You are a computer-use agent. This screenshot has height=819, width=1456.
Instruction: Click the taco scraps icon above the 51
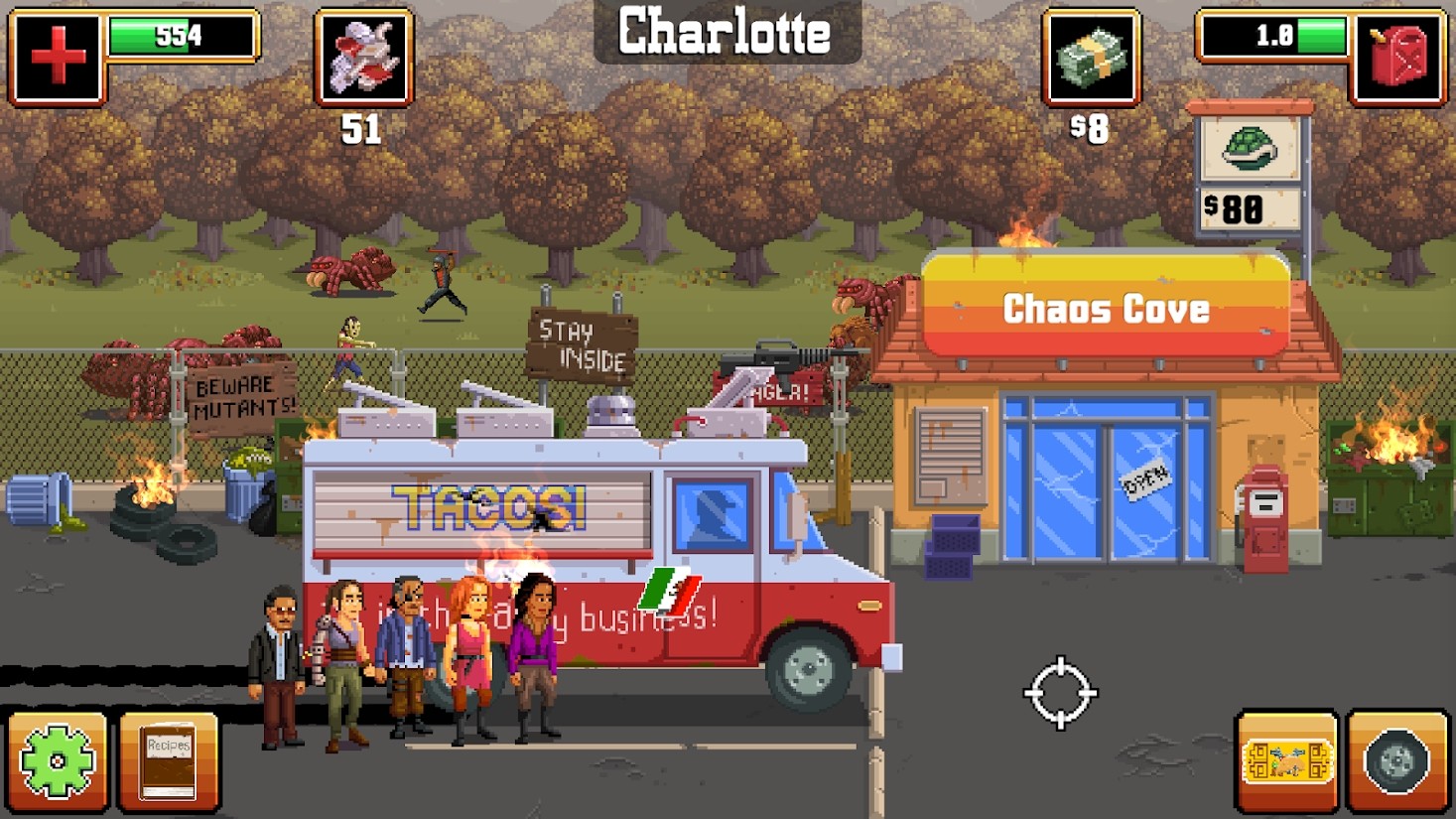362,57
